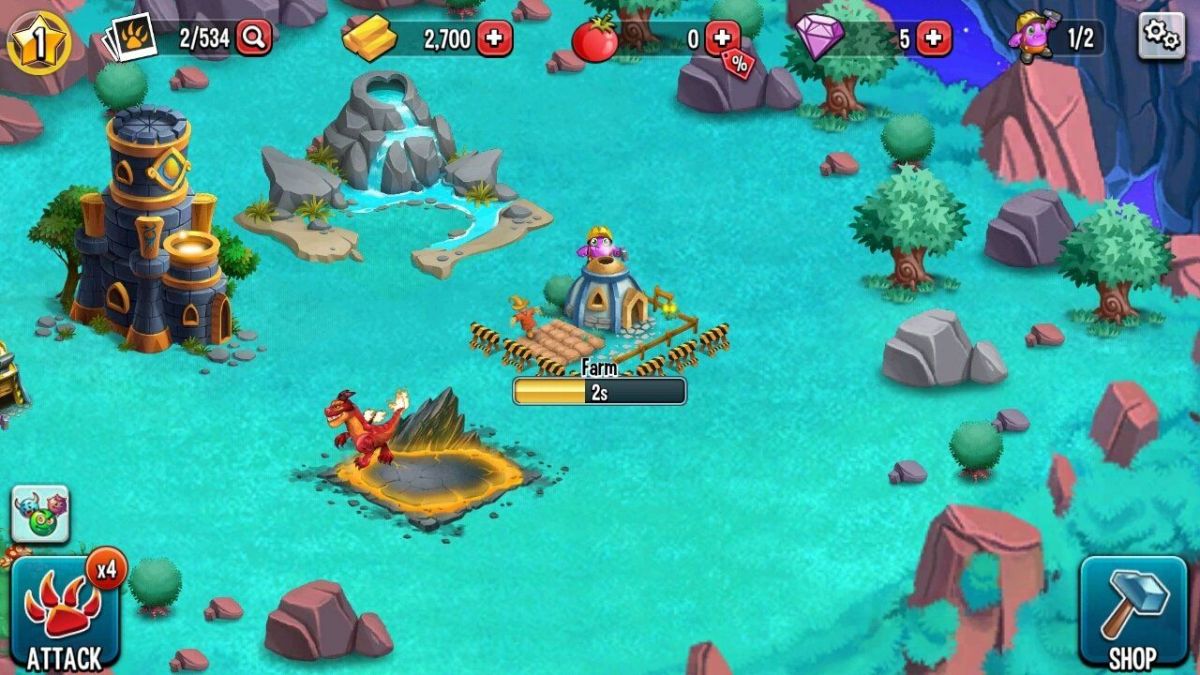1200x675 pixels.
Task: Open the photo album paw icon
Action: pos(130,40)
